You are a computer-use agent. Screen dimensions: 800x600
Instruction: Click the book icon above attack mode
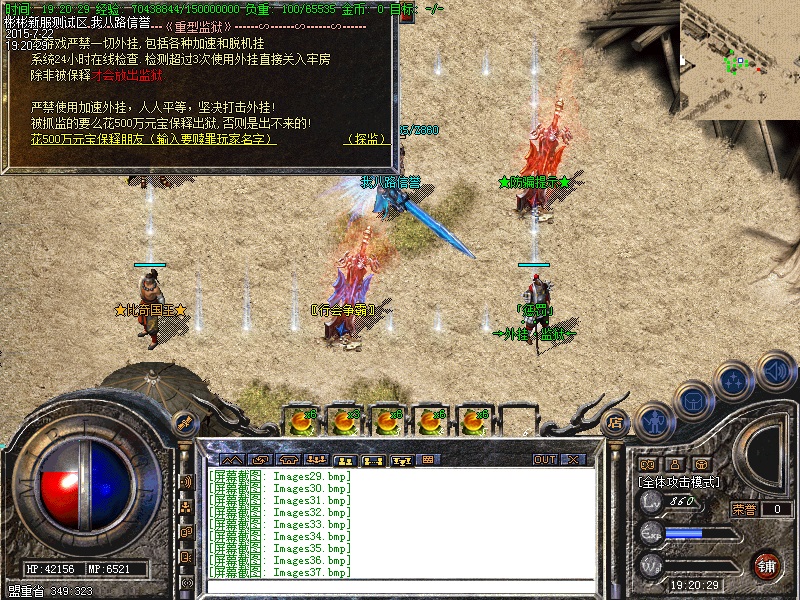coord(647,464)
